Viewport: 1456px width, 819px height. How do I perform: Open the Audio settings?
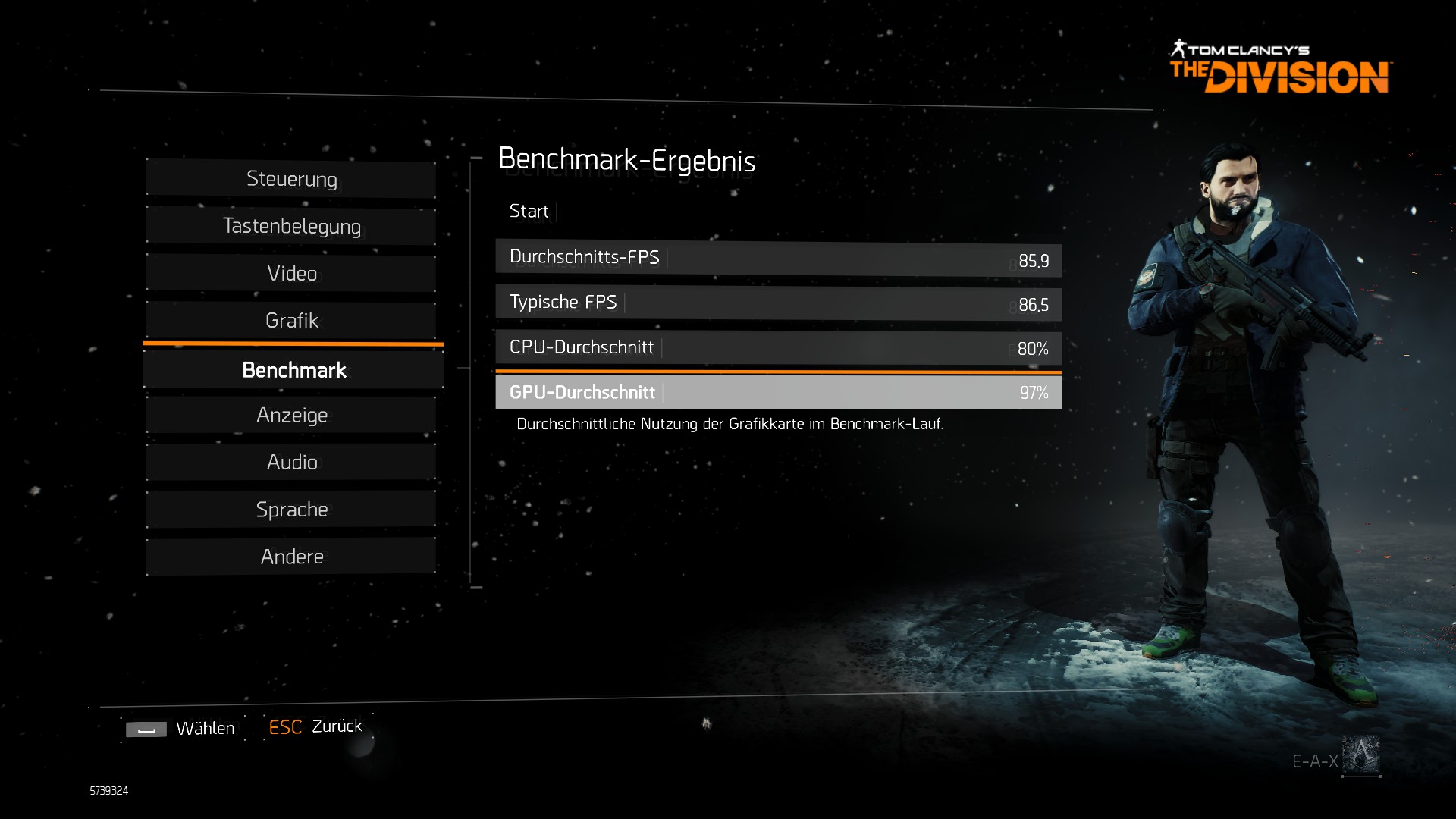[x=291, y=463]
